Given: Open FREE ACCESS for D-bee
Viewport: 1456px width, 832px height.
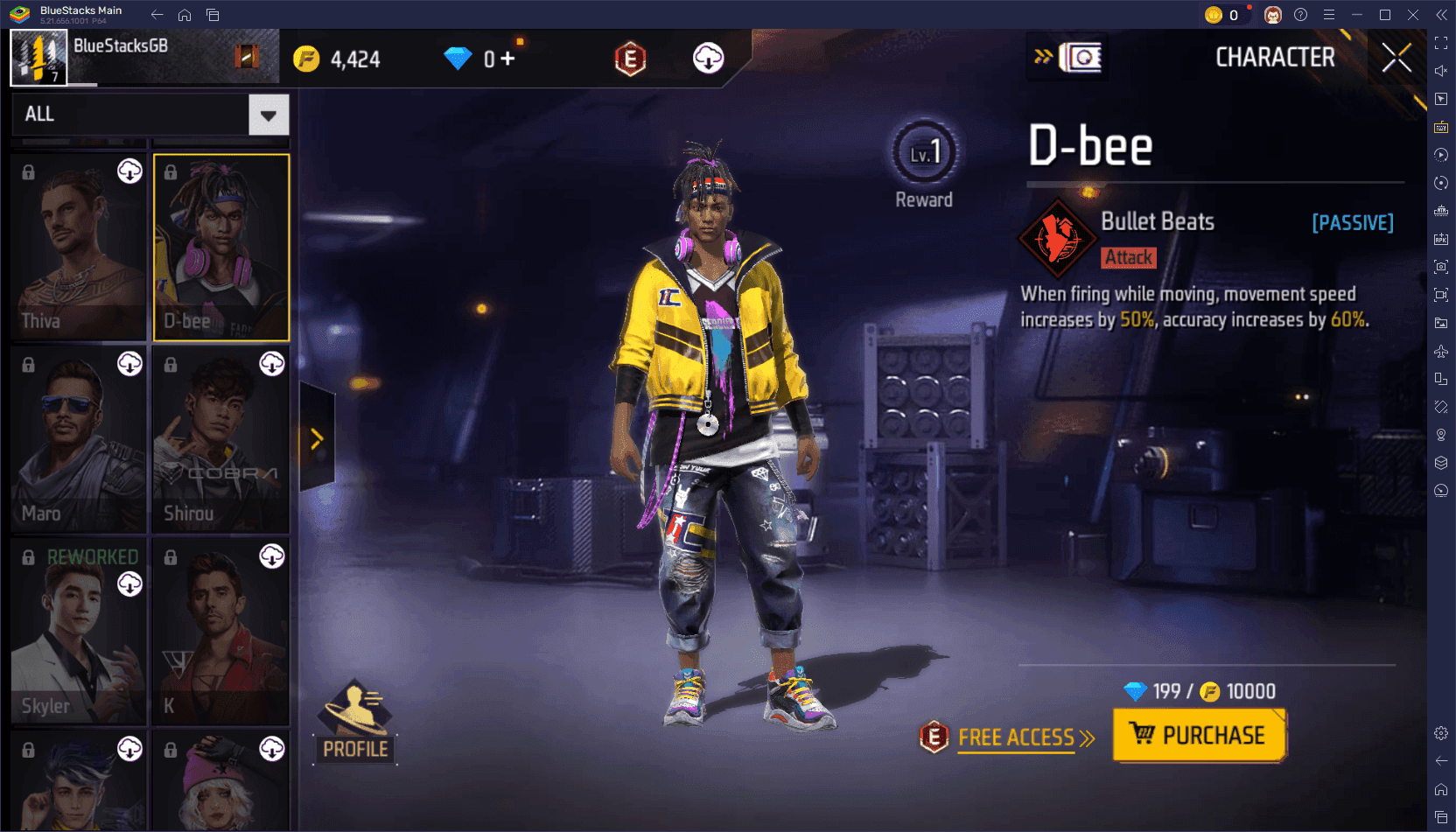Looking at the screenshot, I should pyautogui.click(x=1015, y=738).
